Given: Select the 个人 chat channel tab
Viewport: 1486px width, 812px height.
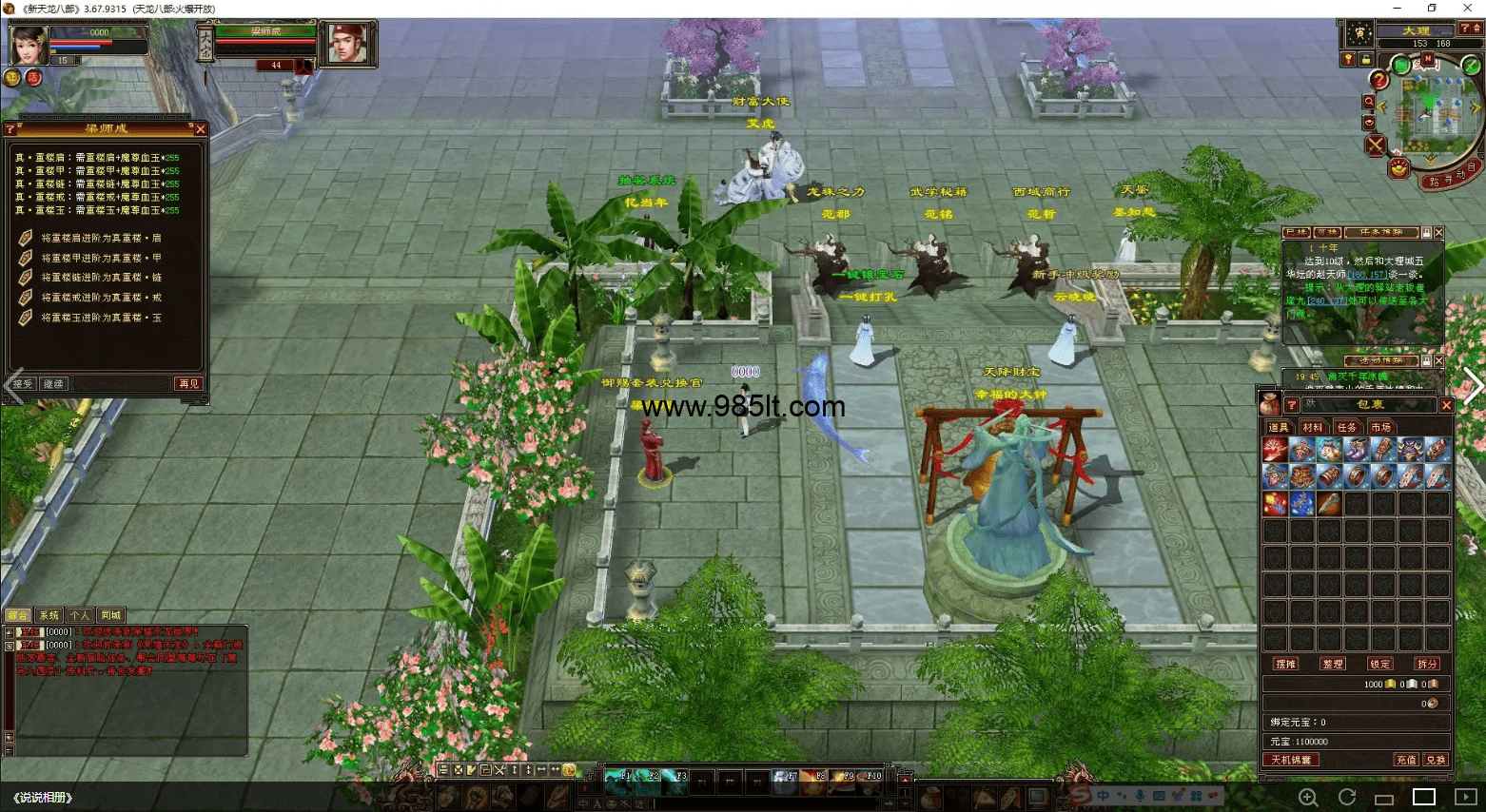Looking at the screenshot, I should pyautogui.click(x=80, y=615).
